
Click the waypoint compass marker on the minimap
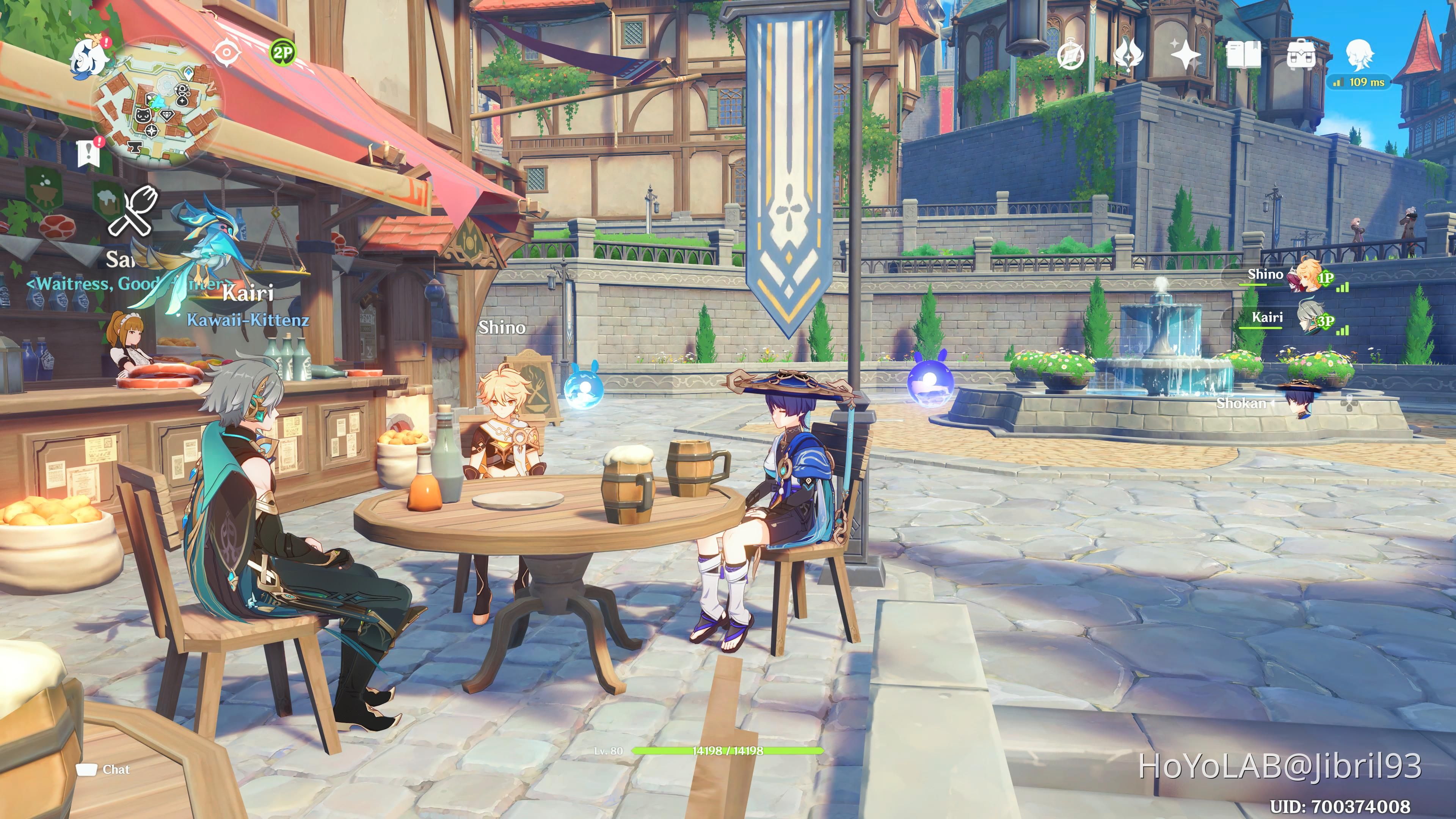(x=152, y=131)
